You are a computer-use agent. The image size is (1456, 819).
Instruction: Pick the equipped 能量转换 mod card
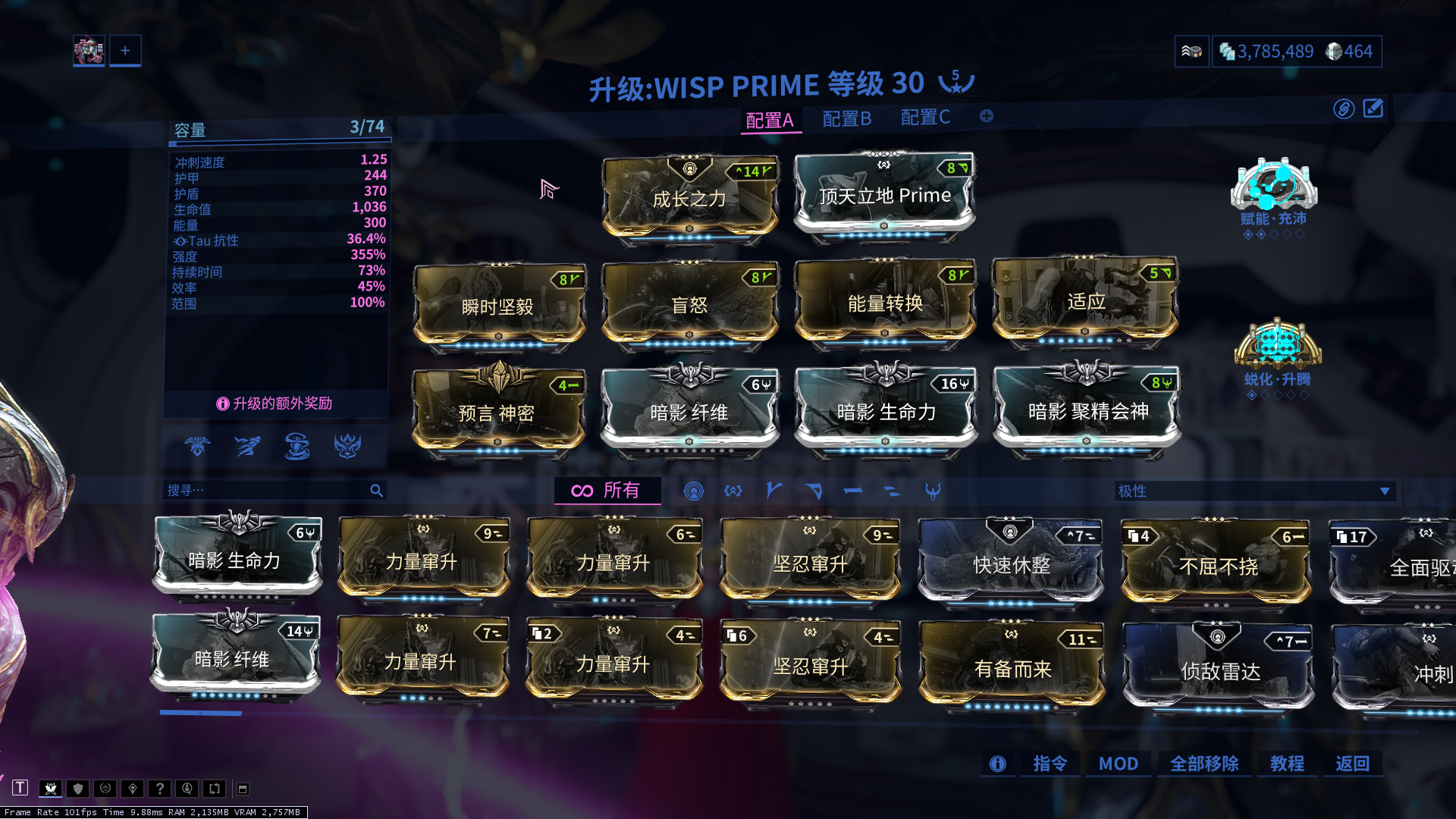click(x=884, y=303)
